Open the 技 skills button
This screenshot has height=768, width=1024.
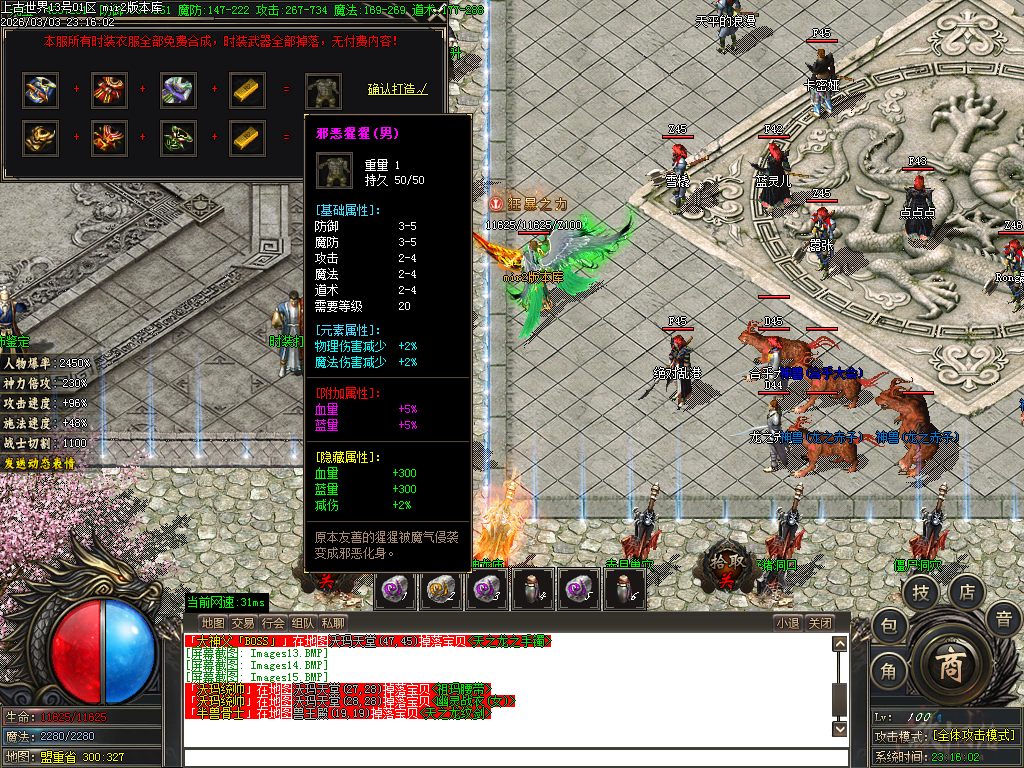point(921,593)
